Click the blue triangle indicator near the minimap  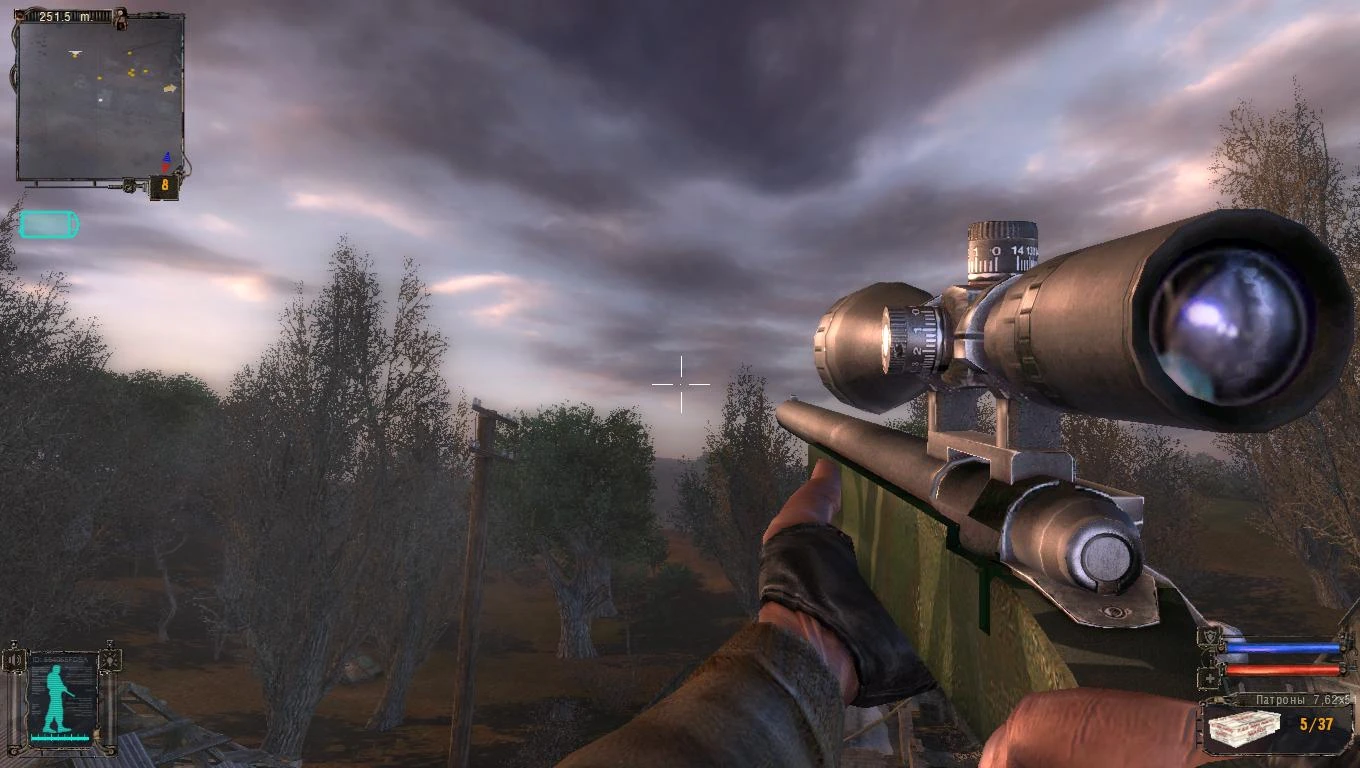tap(167, 156)
